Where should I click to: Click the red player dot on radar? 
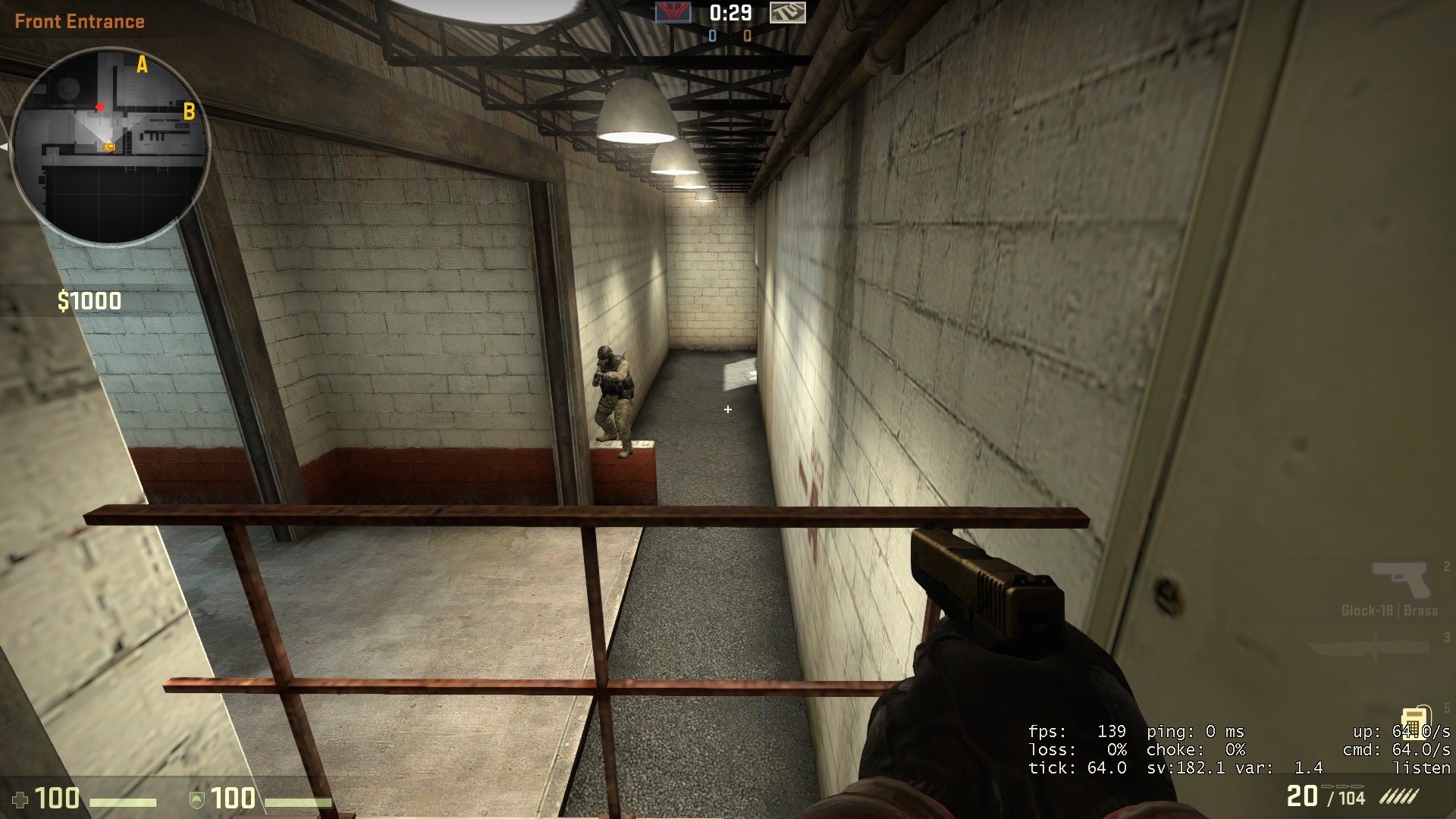point(101,108)
